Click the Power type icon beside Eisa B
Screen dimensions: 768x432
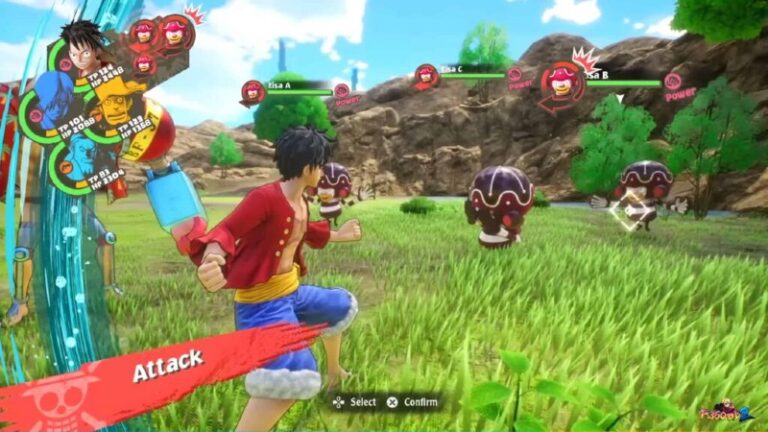673,82
